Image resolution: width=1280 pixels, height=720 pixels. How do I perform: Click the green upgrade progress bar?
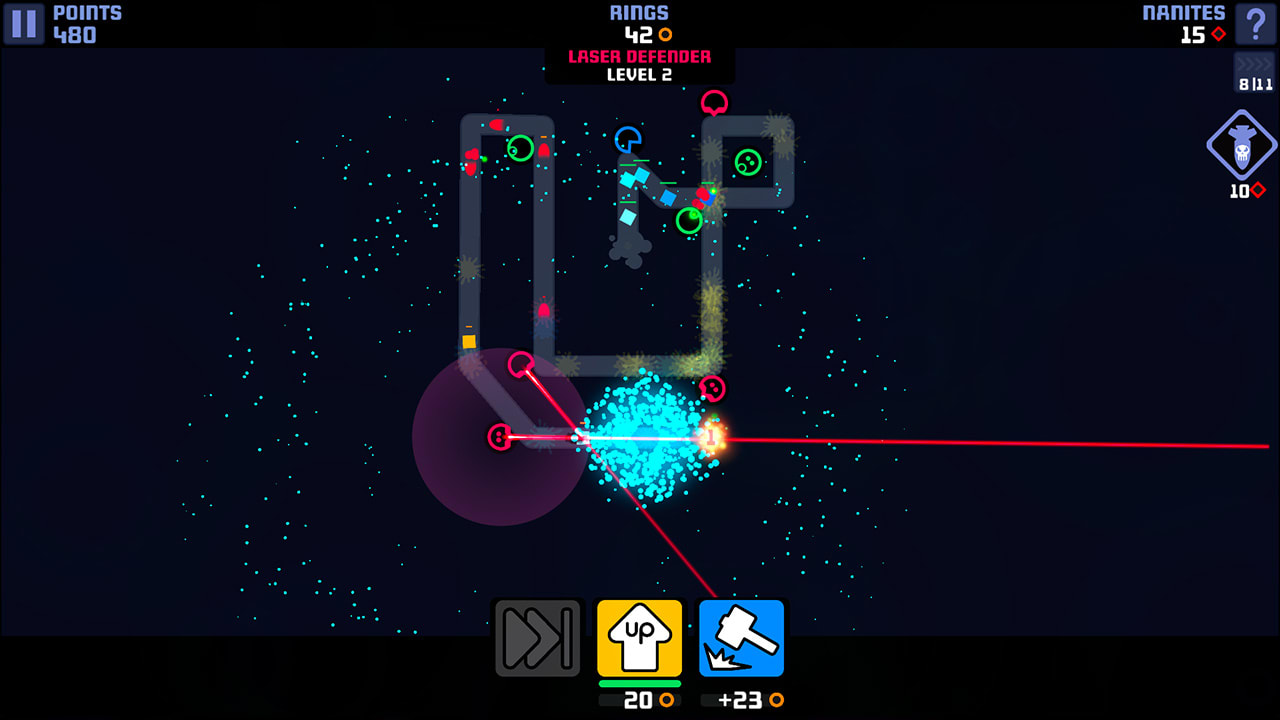(x=639, y=685)
